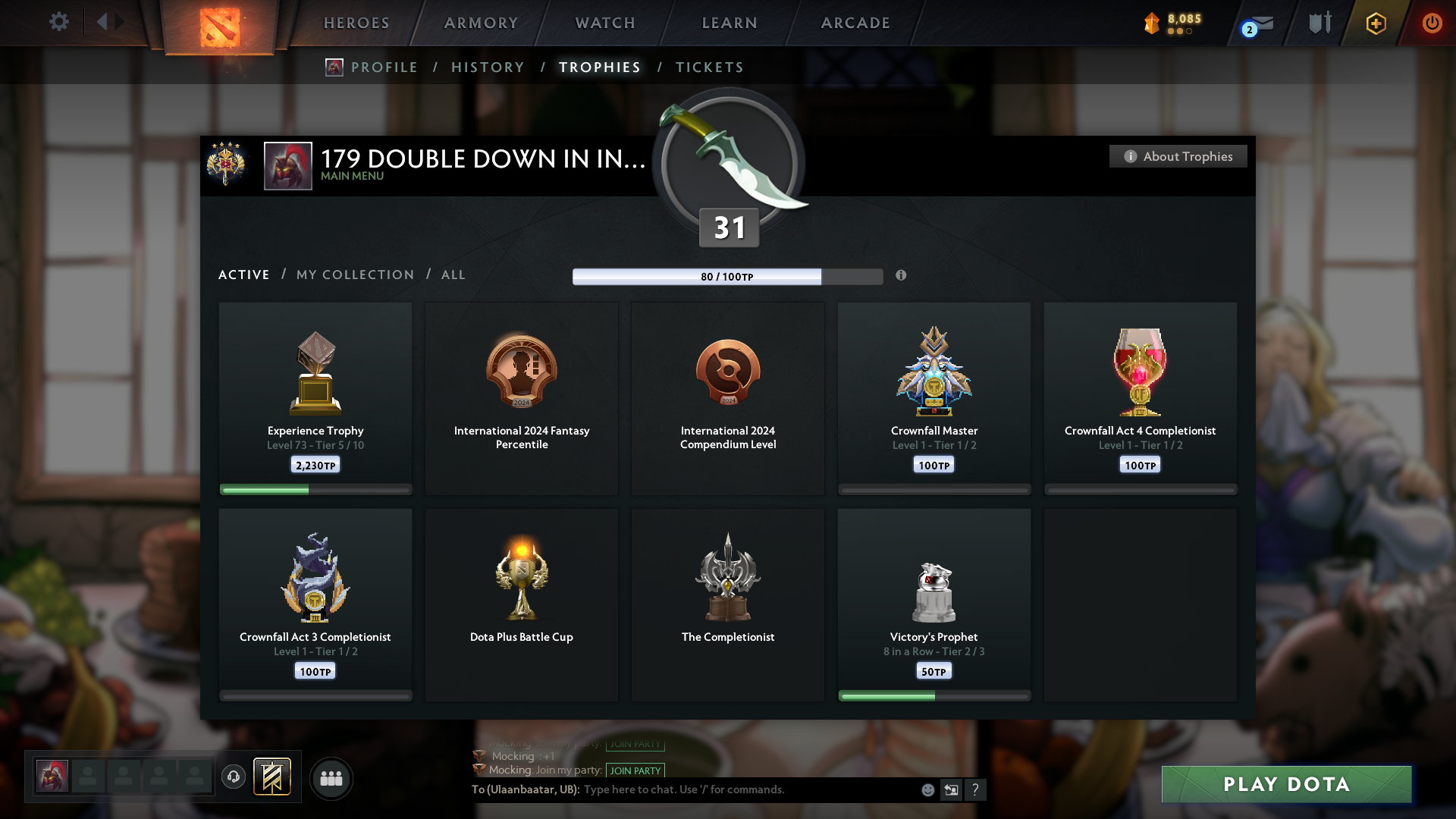Open the Armory shield and sword icon

pyautogui.click(x=1318, y=23)
